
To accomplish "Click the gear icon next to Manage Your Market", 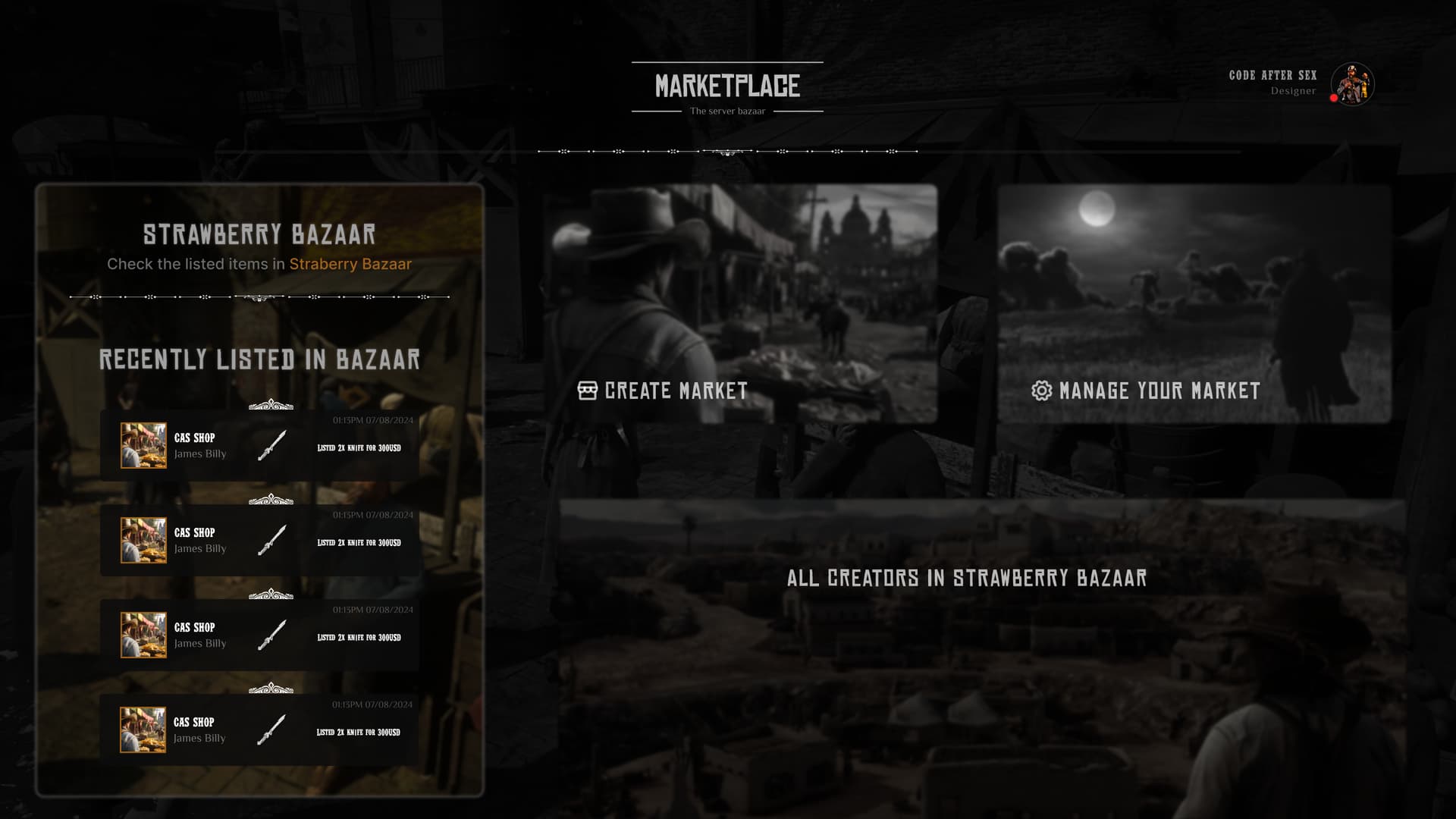I will (x=1041, y=391).
